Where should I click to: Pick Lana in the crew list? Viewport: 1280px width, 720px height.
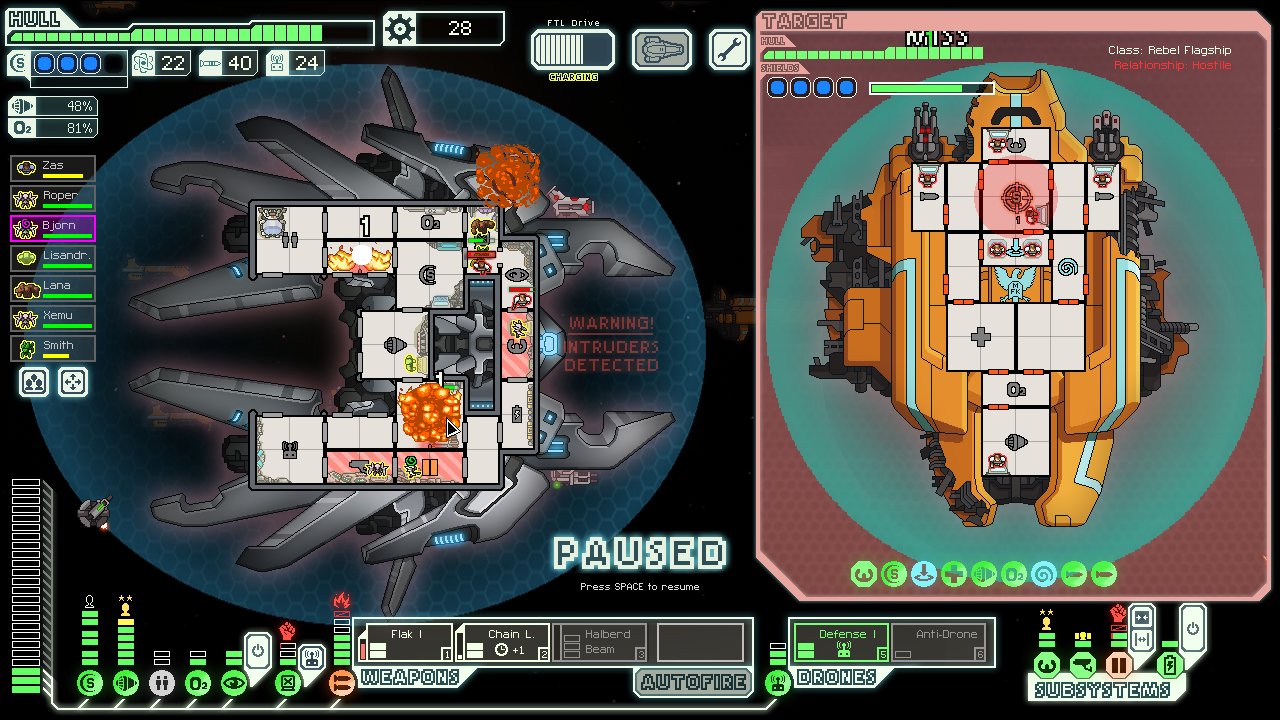pos(53,288)
